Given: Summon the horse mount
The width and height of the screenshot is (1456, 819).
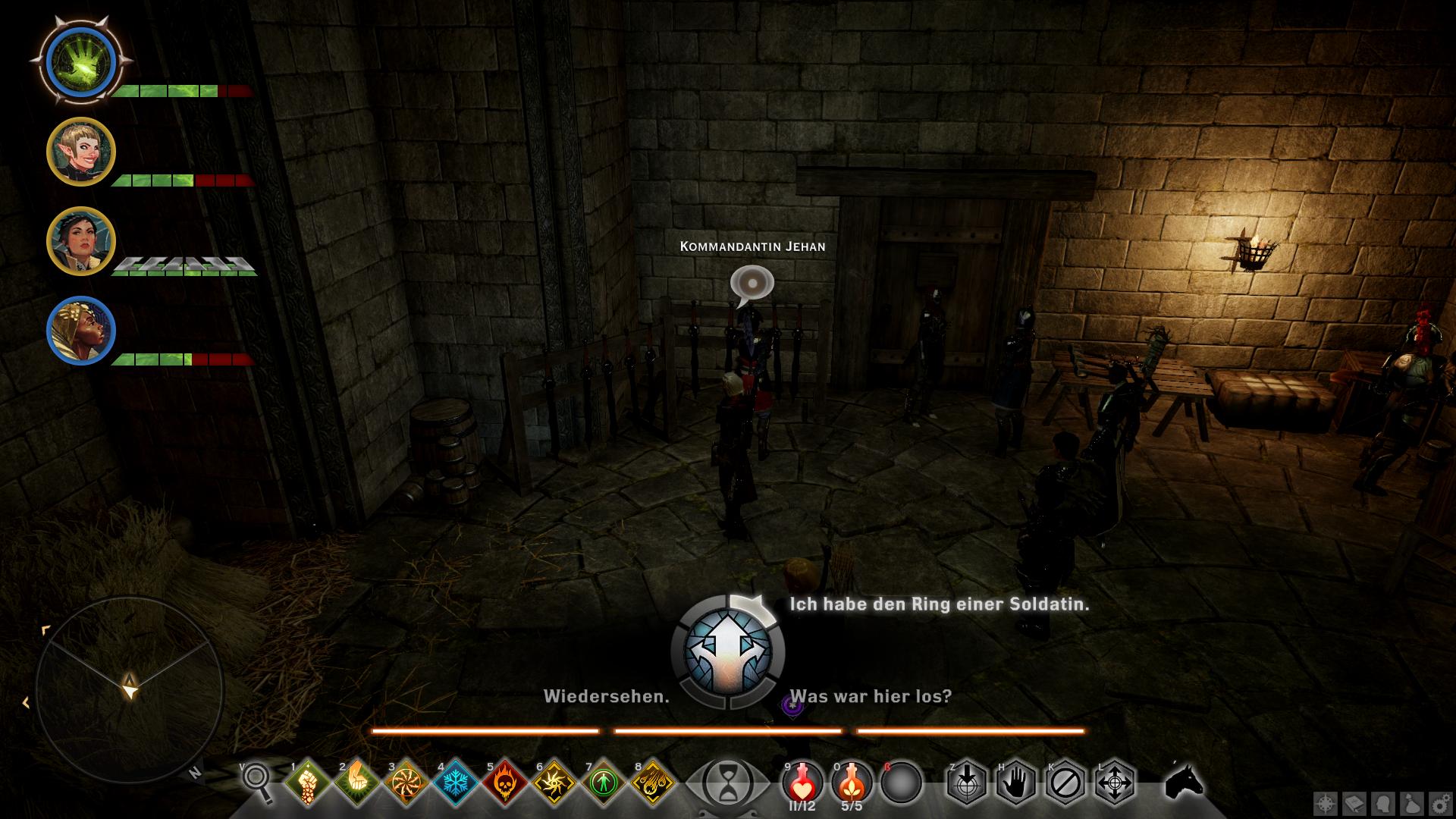Looking at the screenshot, I should [x=1184, y=781].
